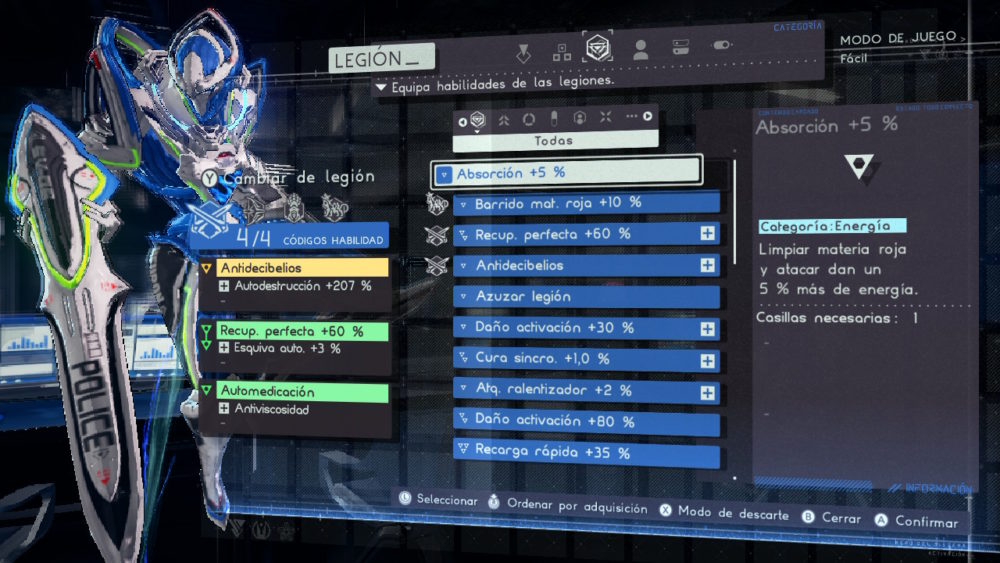
Task: Pick the Daño activación +80 % skill
Action: 586,421
